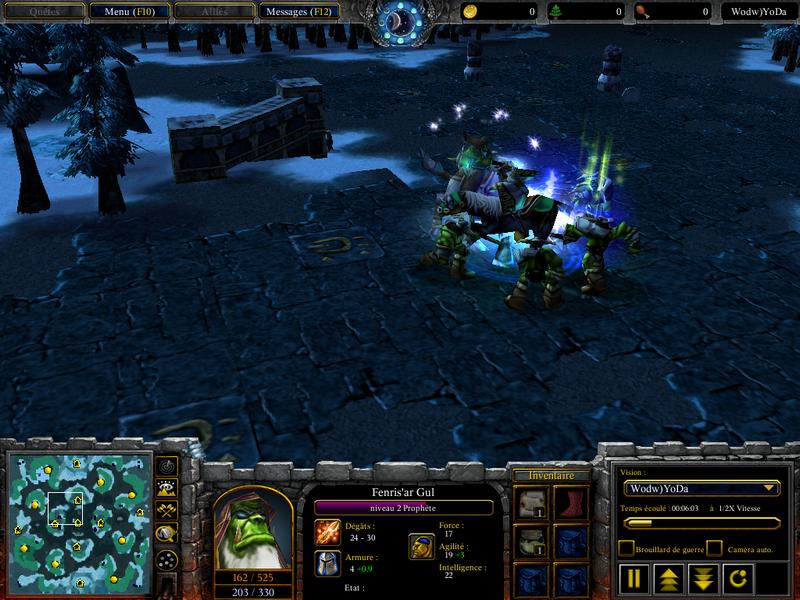The image size is (800, 600).
Task: Open the Menu (F10) button
Action: pos(127,11)
